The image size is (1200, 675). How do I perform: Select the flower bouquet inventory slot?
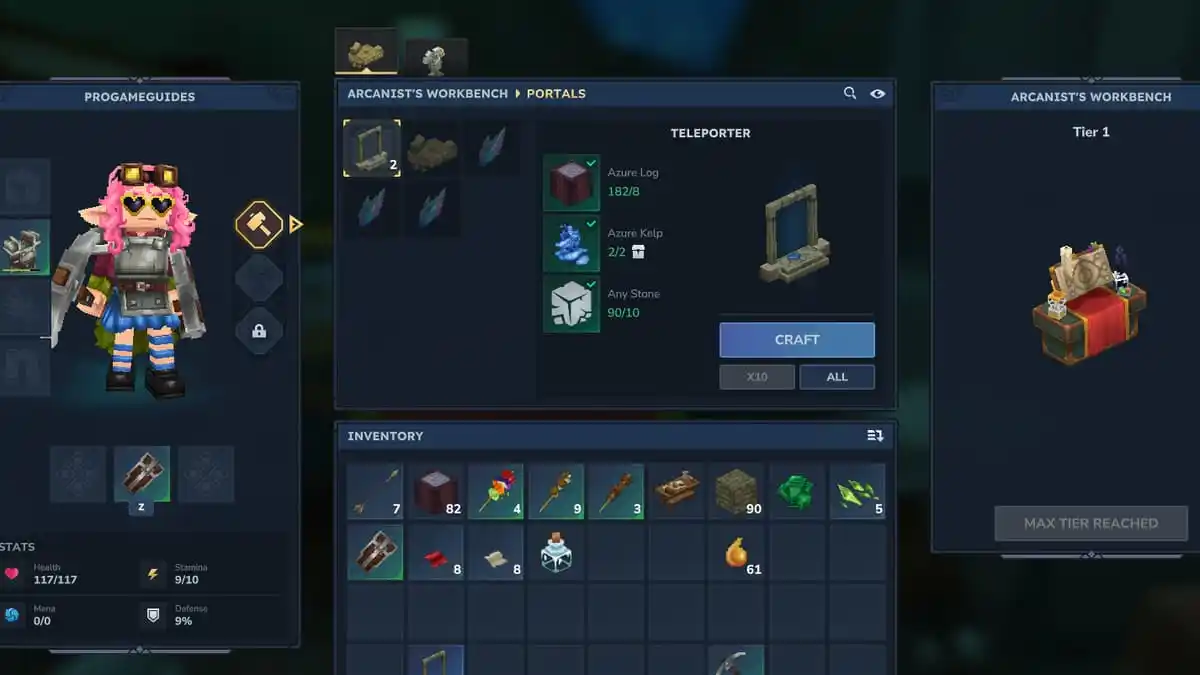496,491
